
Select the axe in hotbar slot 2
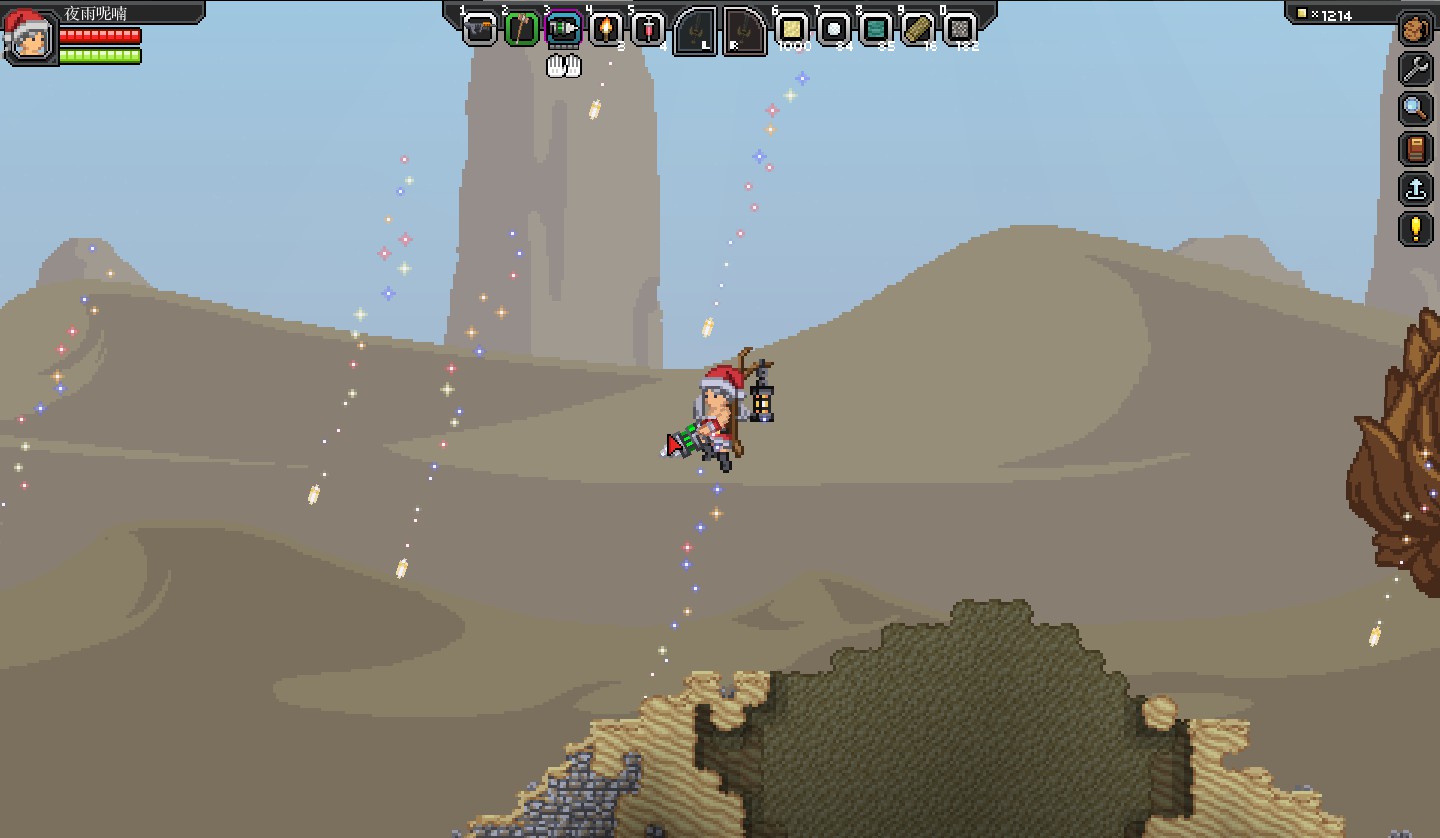(x=522, y=29)
